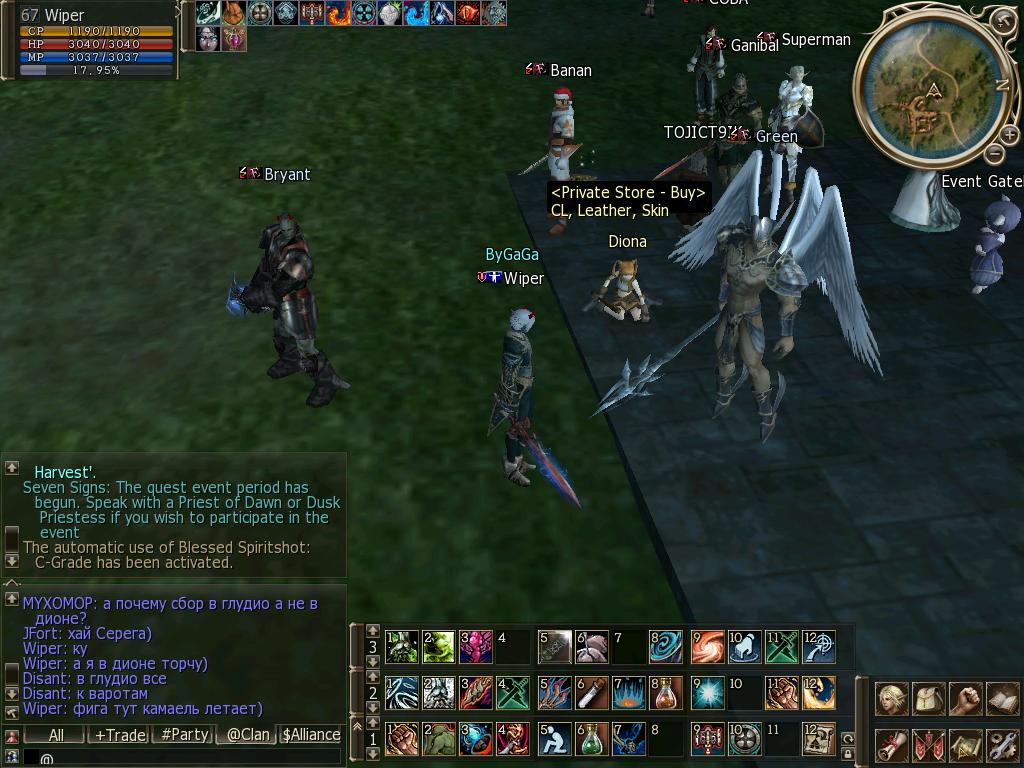Open the skills open-book icon
The height and width of the screenshot is (768, 1024).
click(1002, 698)
